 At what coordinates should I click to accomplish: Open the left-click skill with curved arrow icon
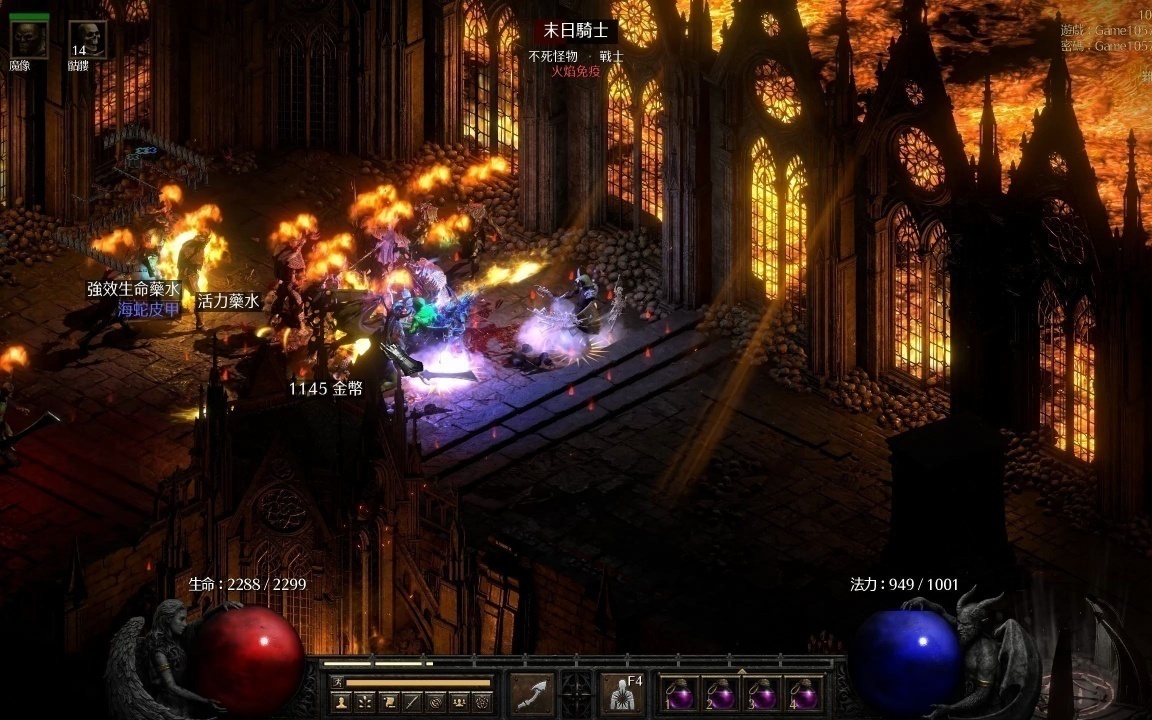[532, 693]
